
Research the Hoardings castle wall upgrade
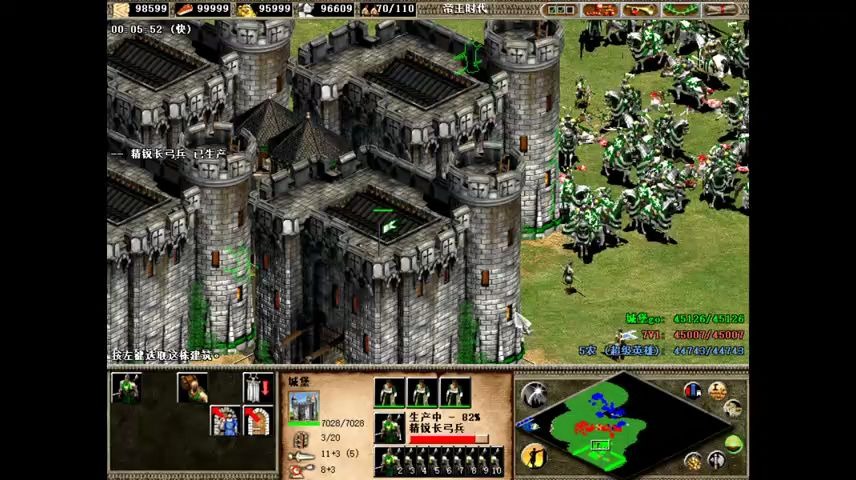(258, 421)
